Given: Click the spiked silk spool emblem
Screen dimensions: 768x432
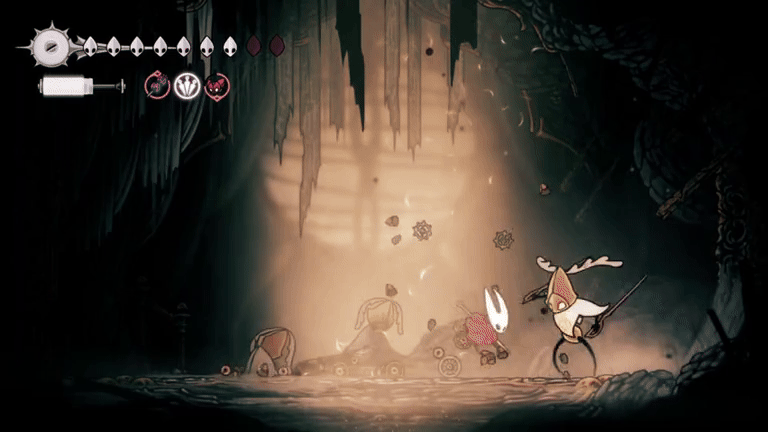Looking at the screenshot, I should pos(48,46).
